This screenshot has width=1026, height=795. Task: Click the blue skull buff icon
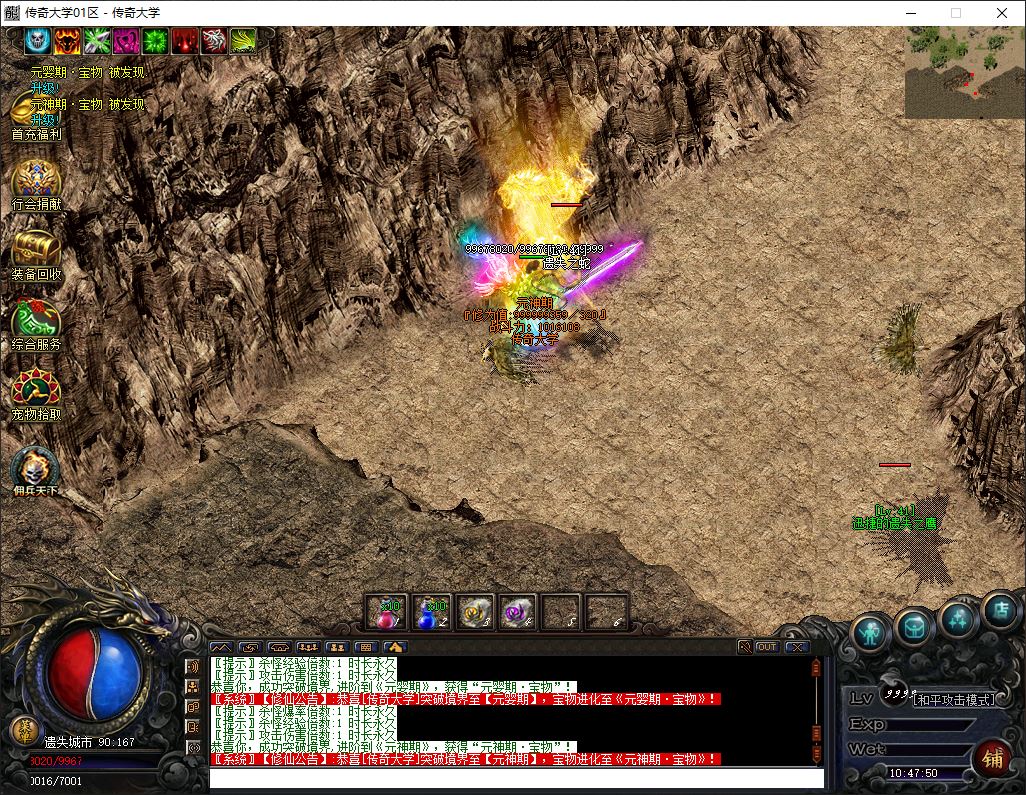pyautogui.click(x=38, y=41)
